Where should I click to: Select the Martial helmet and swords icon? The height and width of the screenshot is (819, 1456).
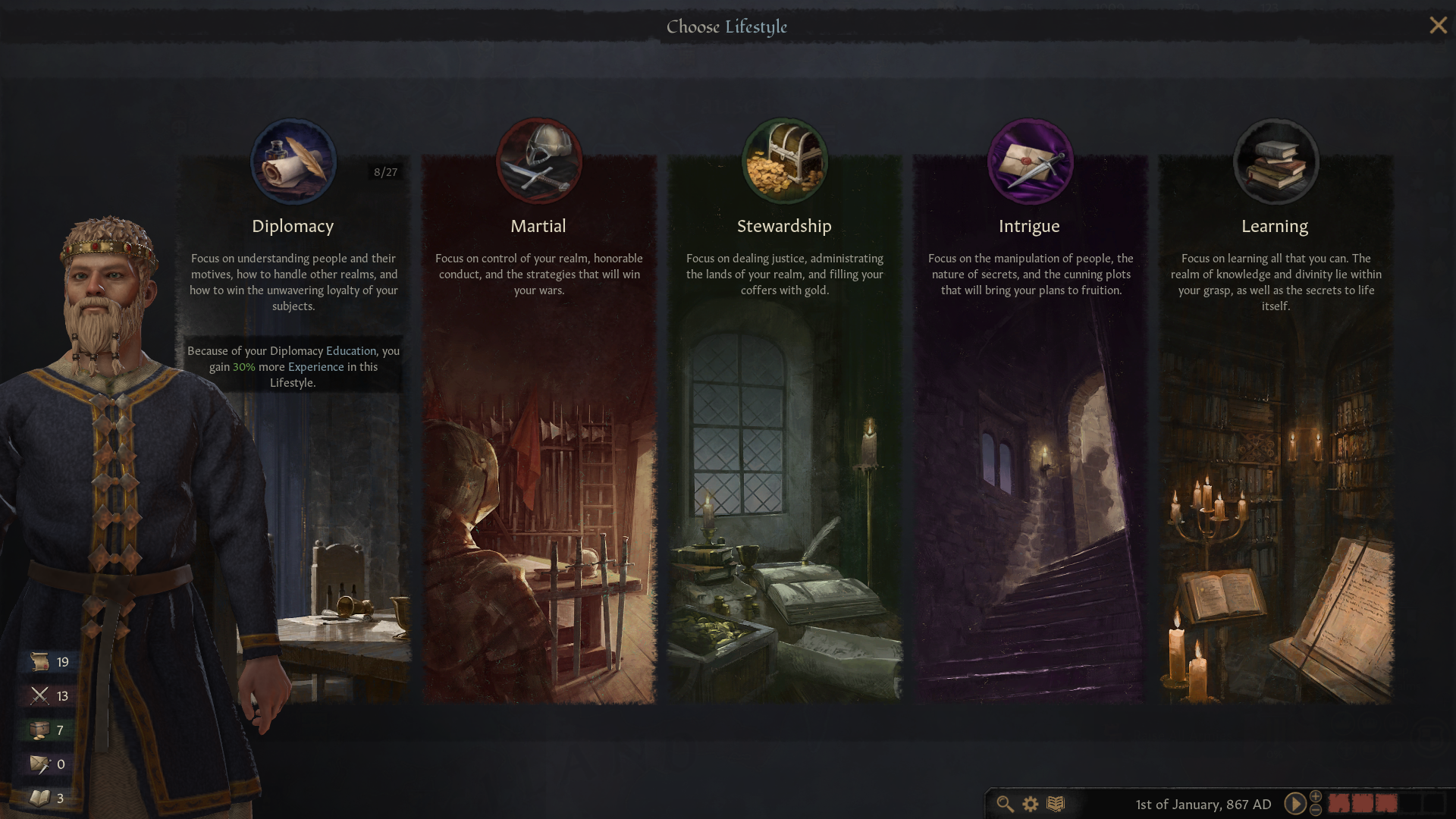pos(539,160)
